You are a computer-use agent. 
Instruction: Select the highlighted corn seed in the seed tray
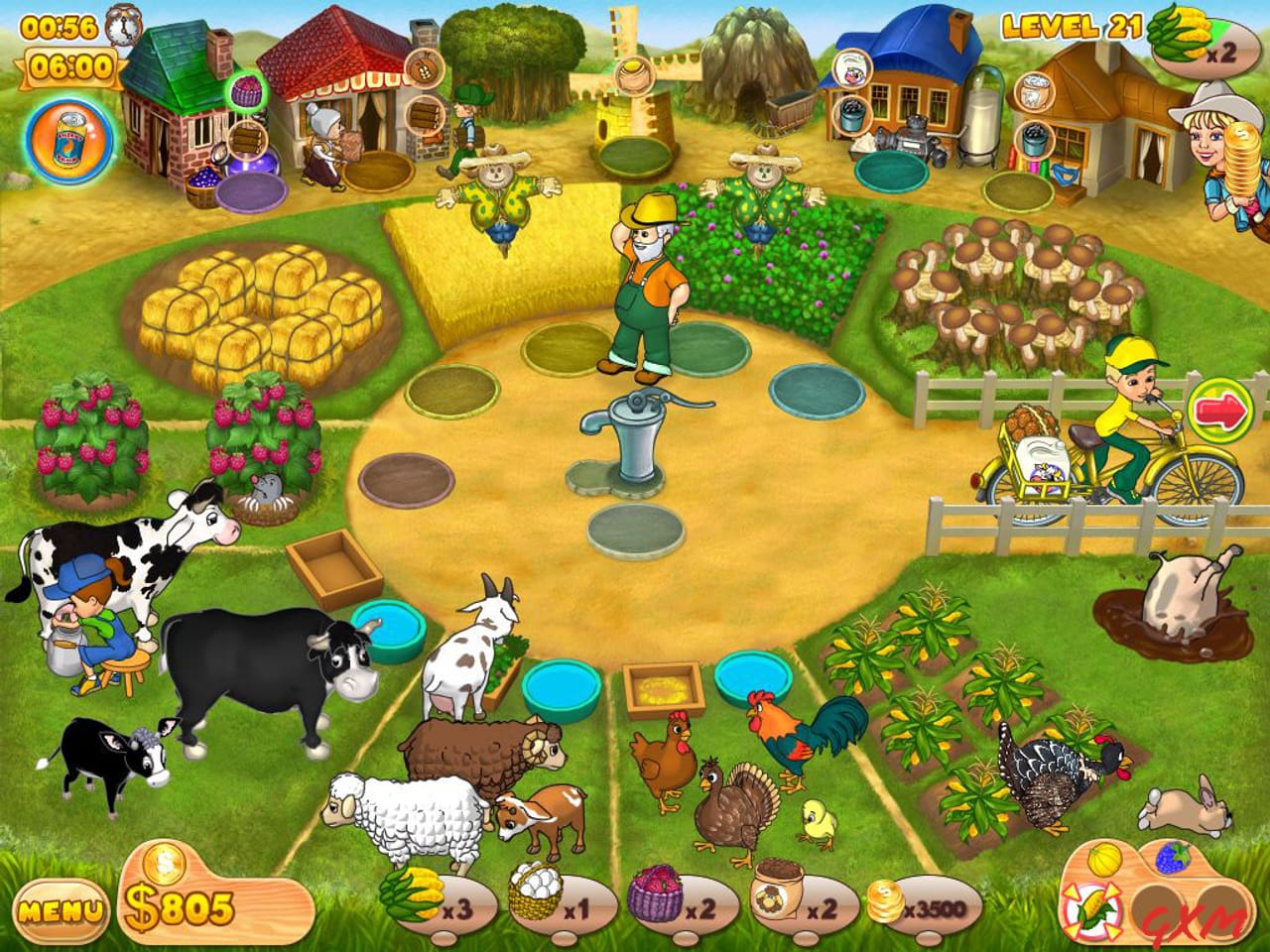coord(1094,907)
